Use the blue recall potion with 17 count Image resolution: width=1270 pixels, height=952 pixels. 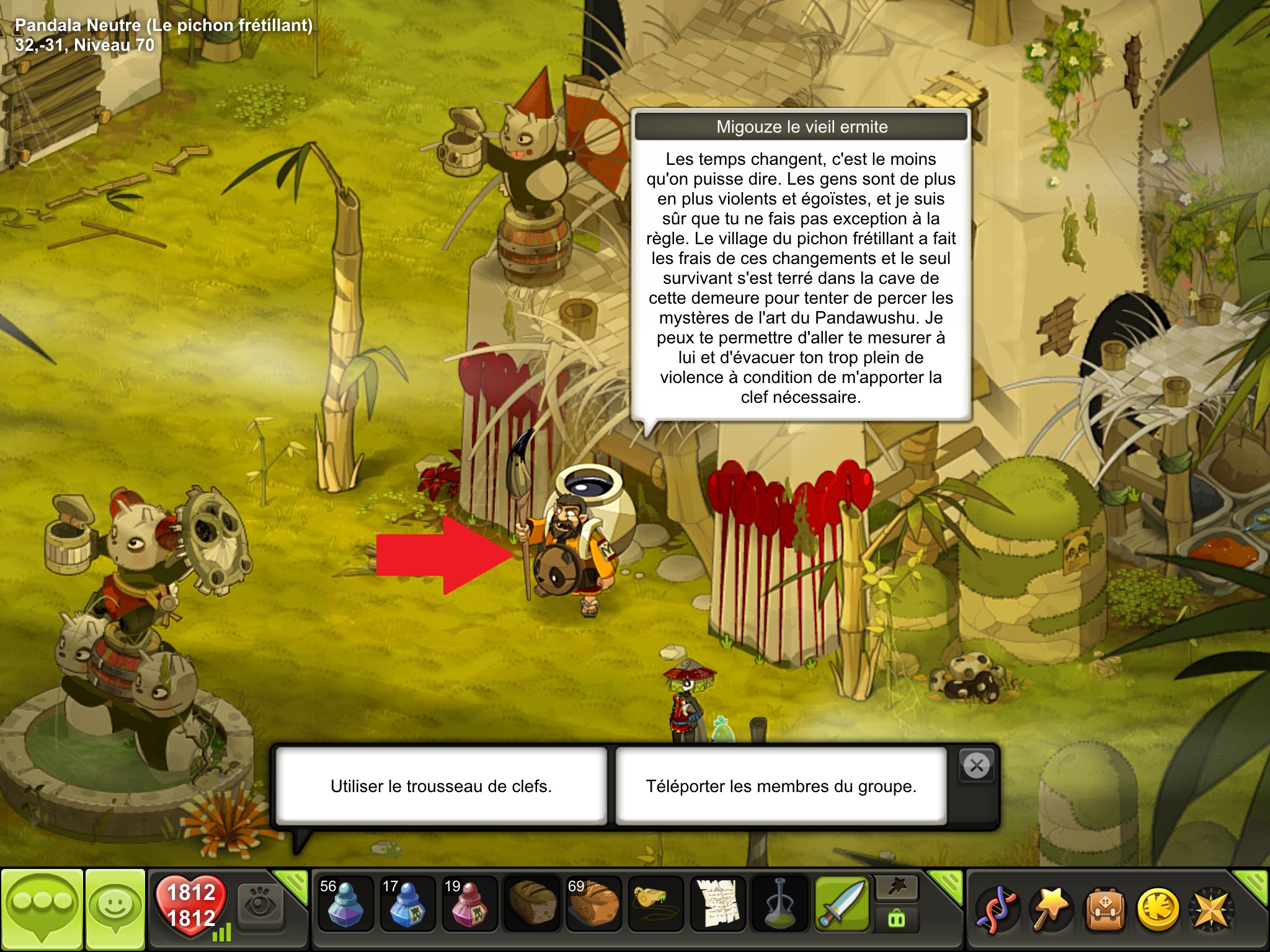click(x=407, y=905)
